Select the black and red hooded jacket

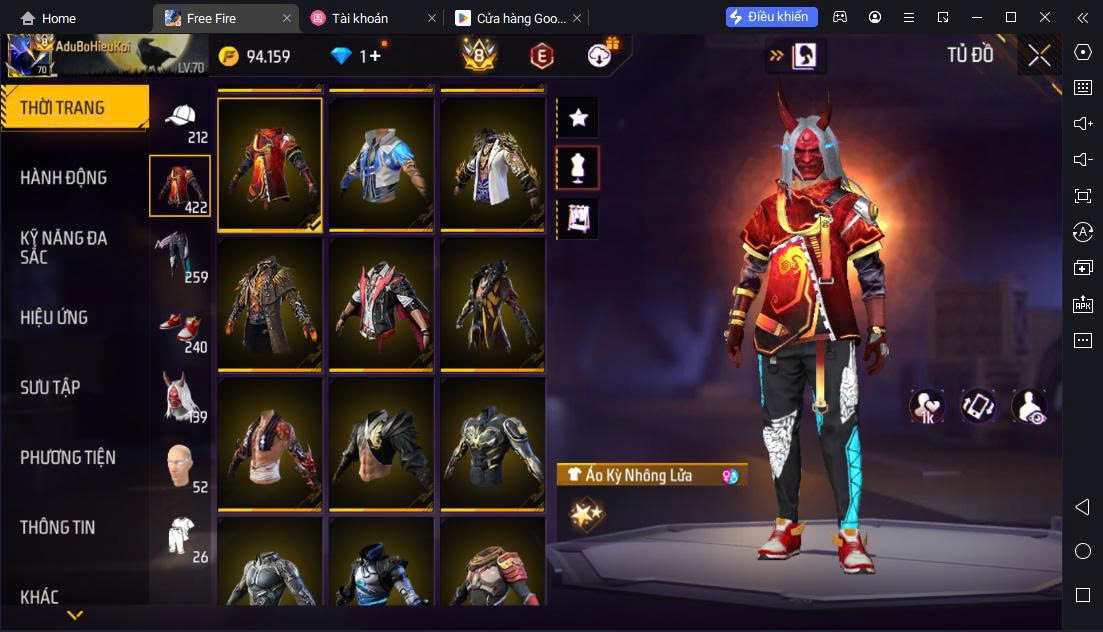tap(381, 305)
